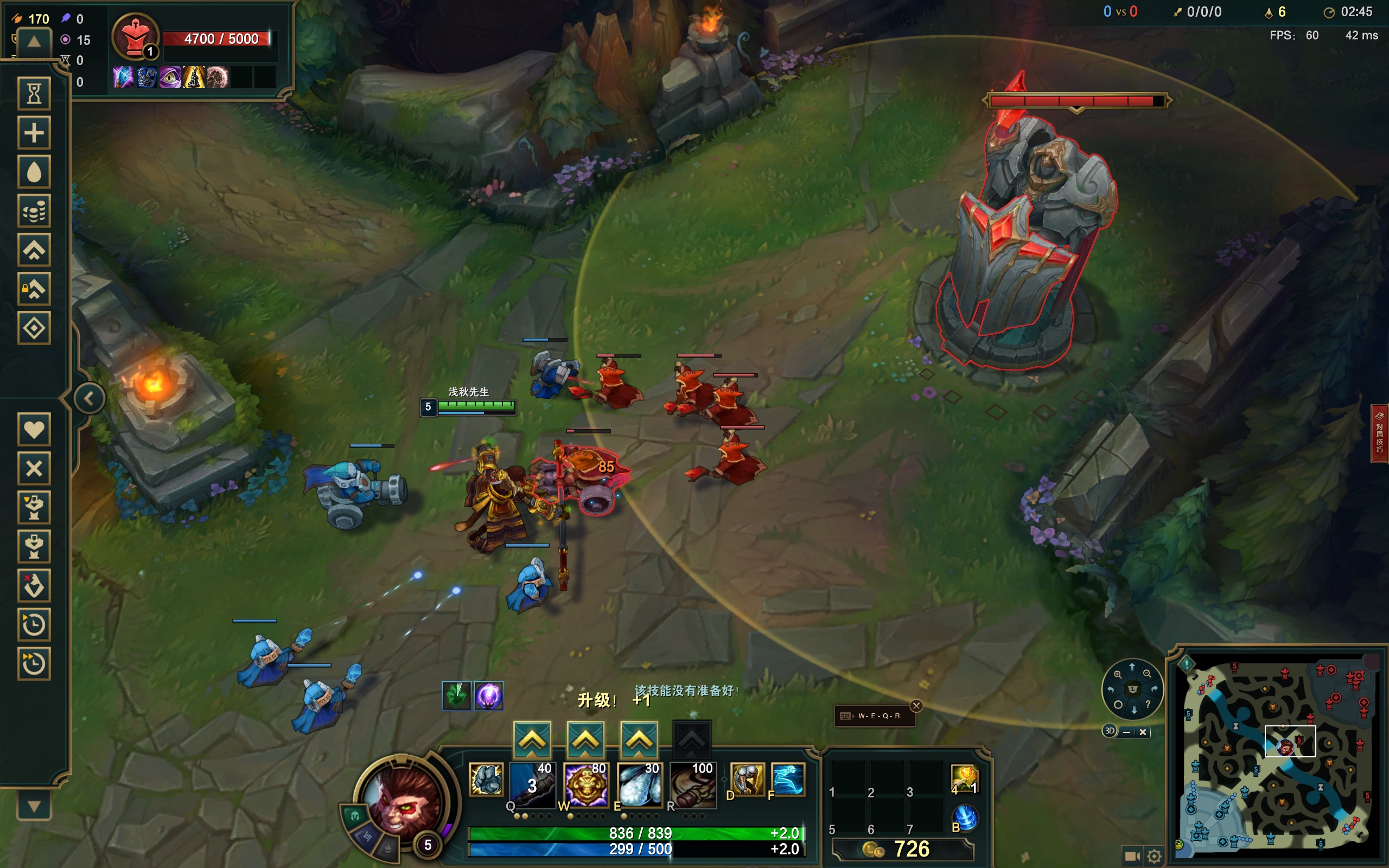Close the W-E-Q-R skill order tip
This screenshot has width=1389, height=868.
916,706
